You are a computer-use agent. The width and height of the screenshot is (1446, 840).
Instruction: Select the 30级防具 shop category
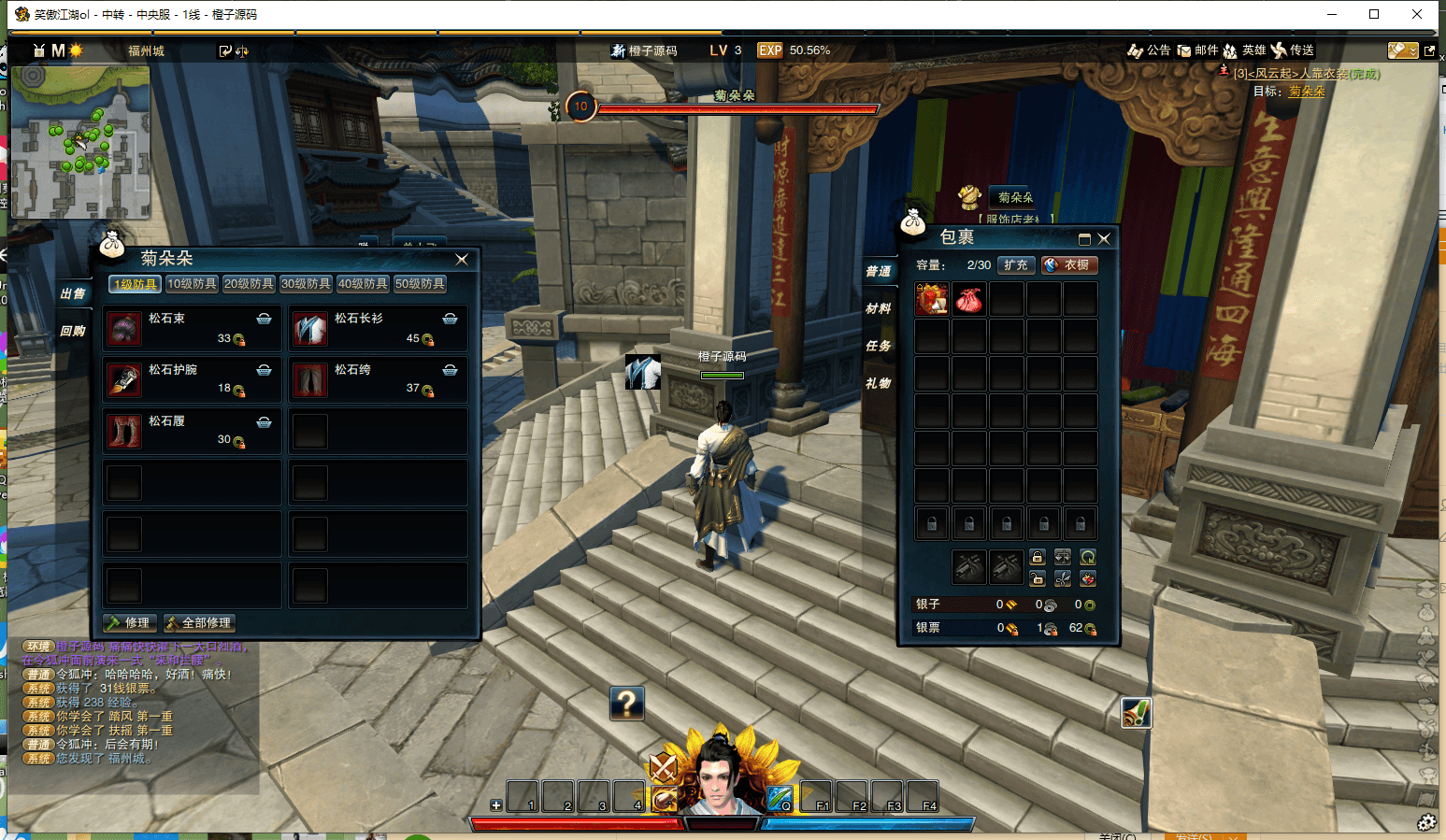pos(306,284)
